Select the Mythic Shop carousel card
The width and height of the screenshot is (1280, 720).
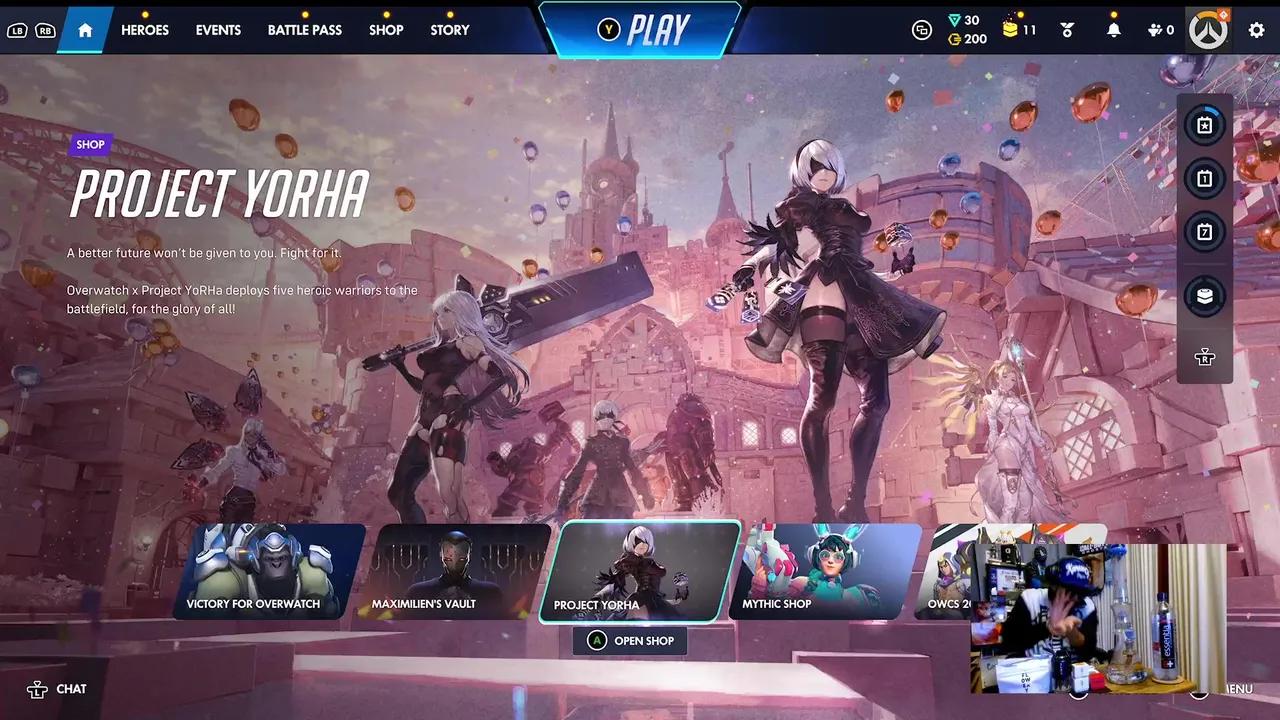point(827,571)
